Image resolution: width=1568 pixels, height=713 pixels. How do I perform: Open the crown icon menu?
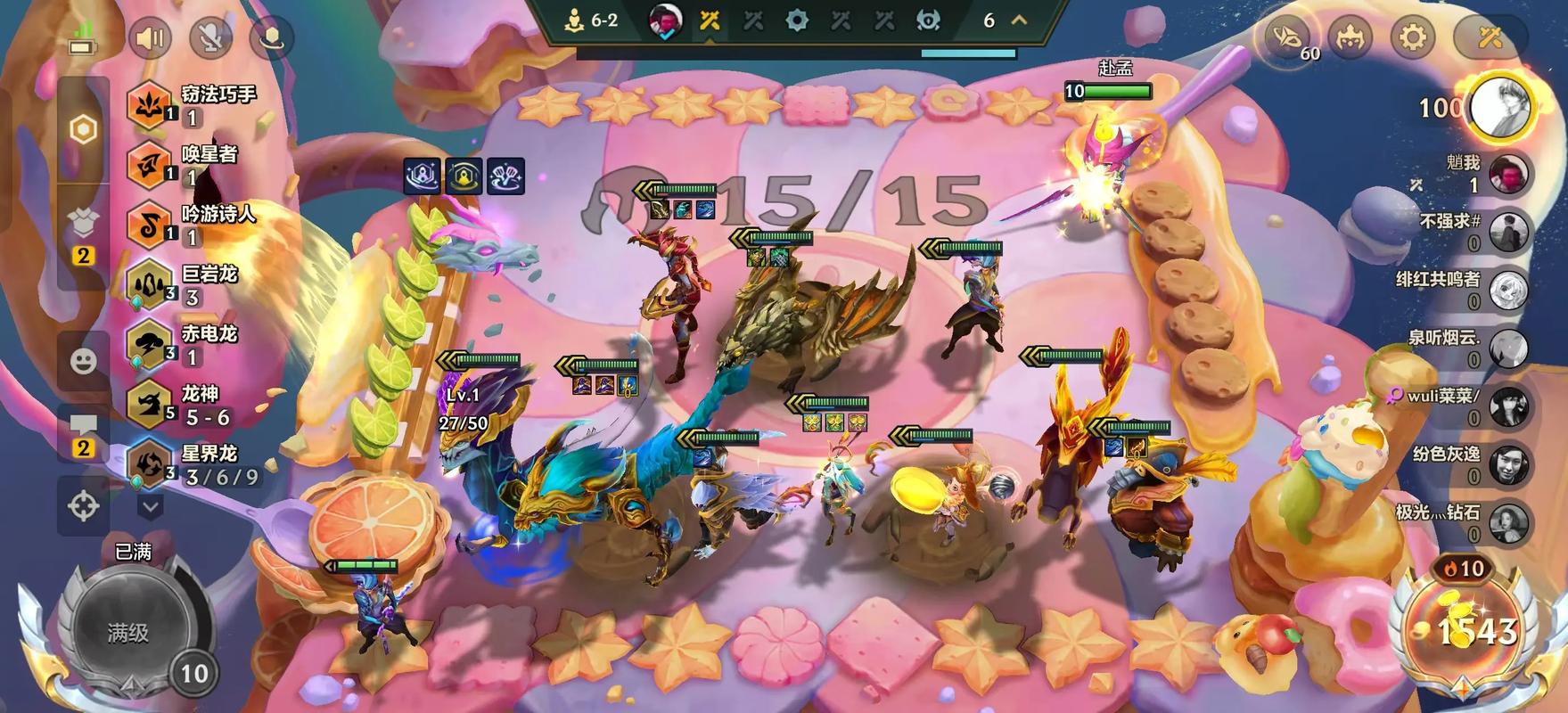tap(1350, 37)
